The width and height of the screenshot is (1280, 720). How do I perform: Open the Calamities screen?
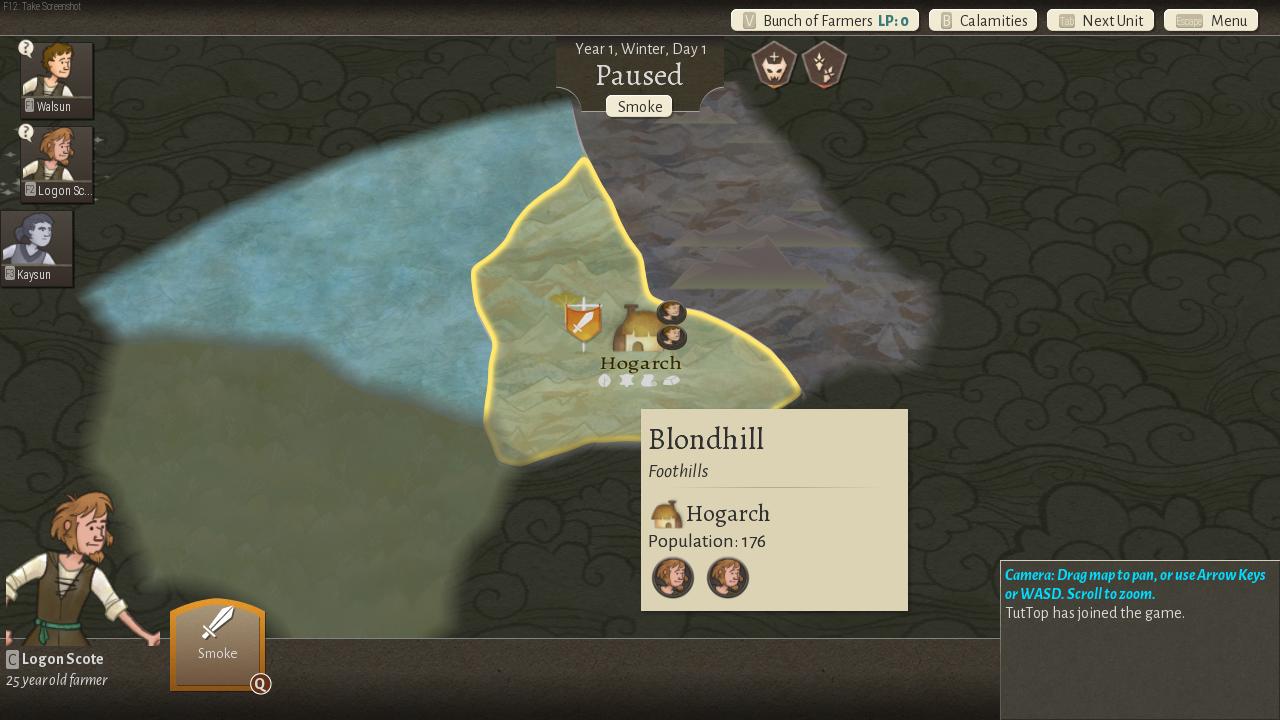coord(983,21)
